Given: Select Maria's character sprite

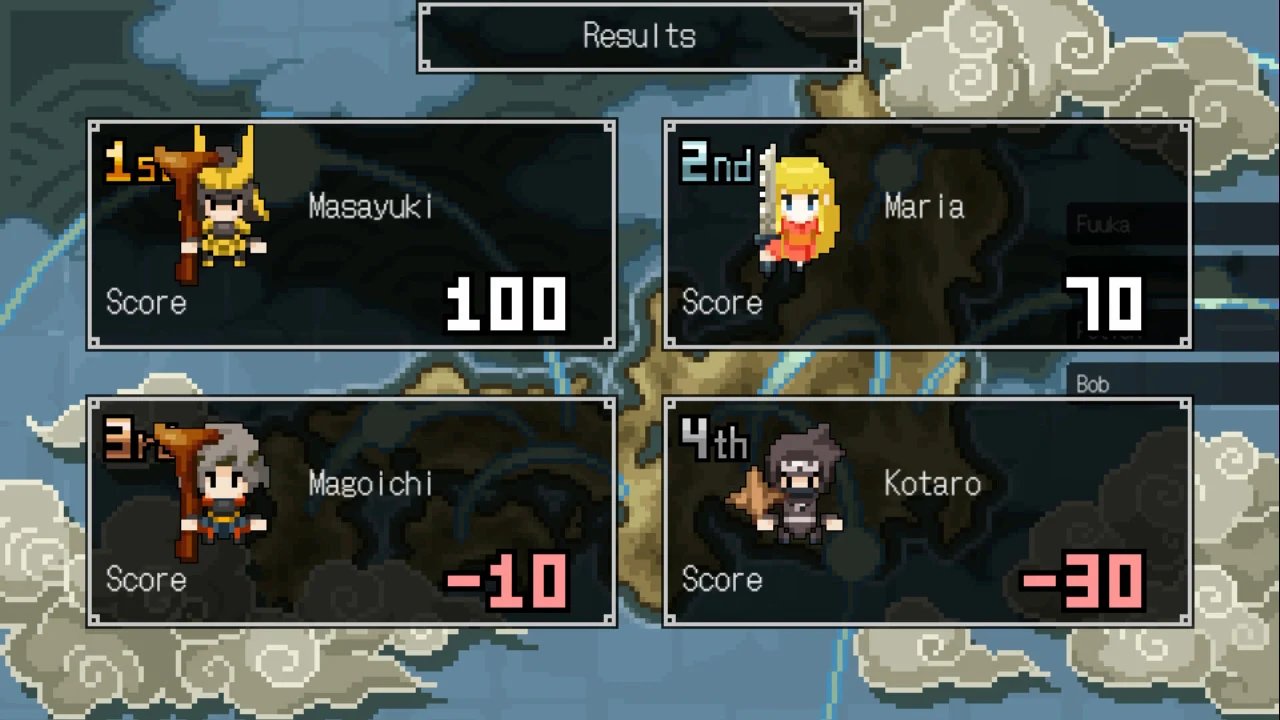Looking at the screenshot, I should point(795,210).
